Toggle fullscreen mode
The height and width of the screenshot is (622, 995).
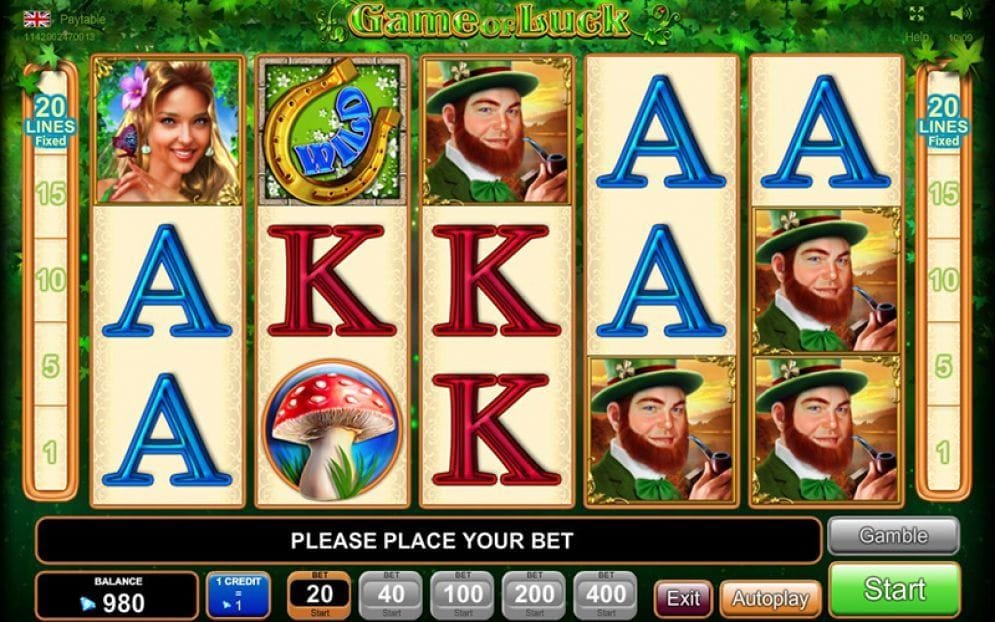[x=917, y=14]
